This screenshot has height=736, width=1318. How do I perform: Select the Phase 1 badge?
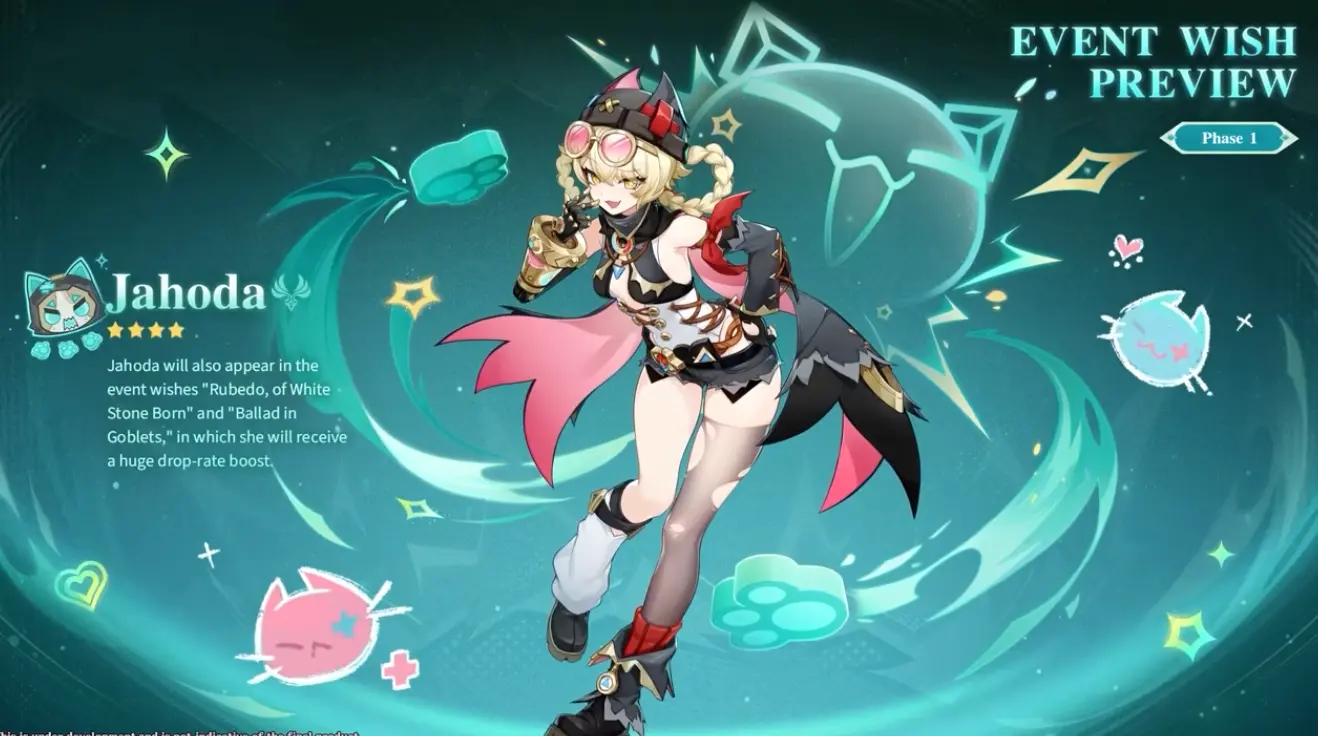[1229, 138]
